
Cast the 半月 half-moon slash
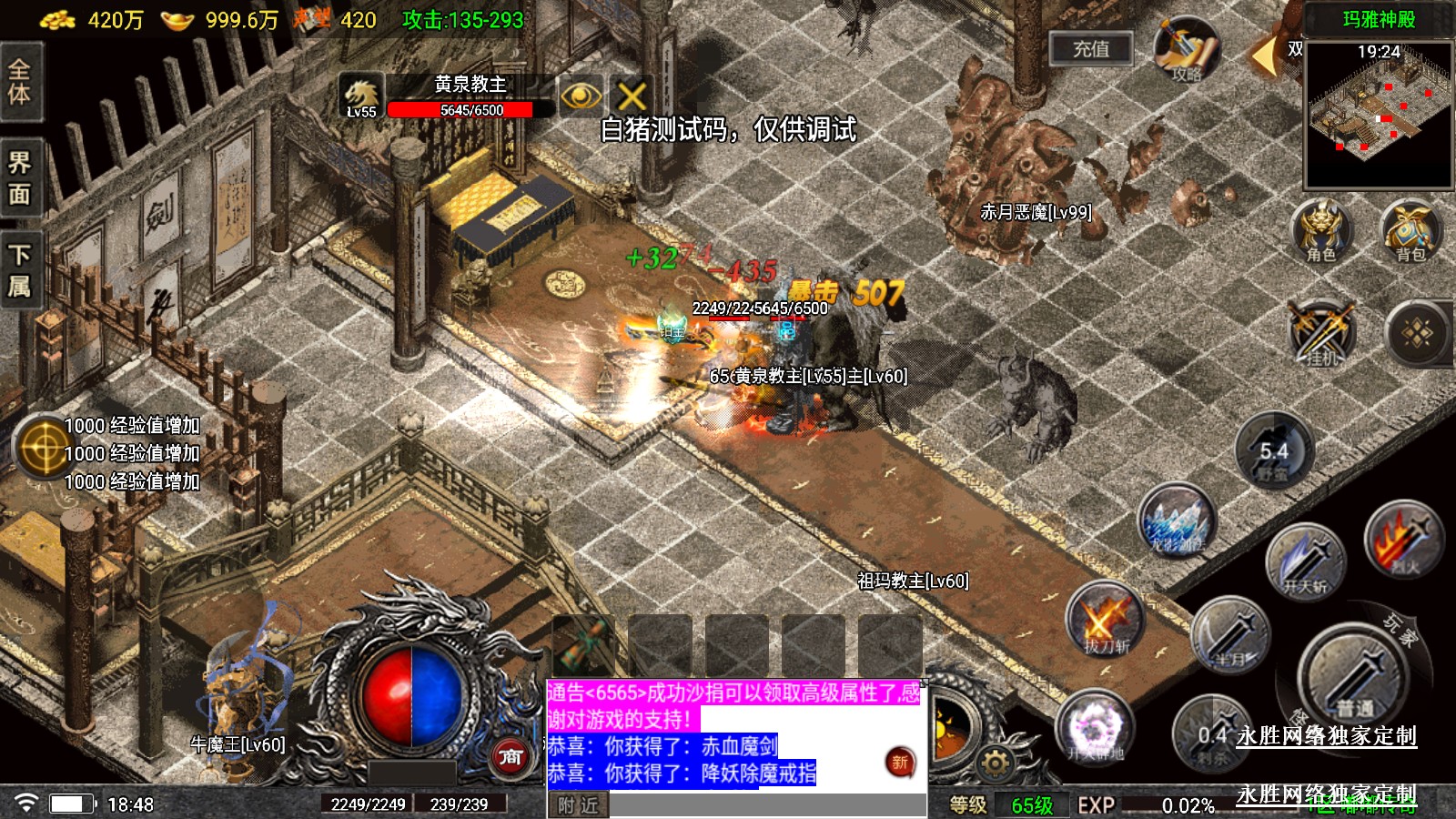1230,635
